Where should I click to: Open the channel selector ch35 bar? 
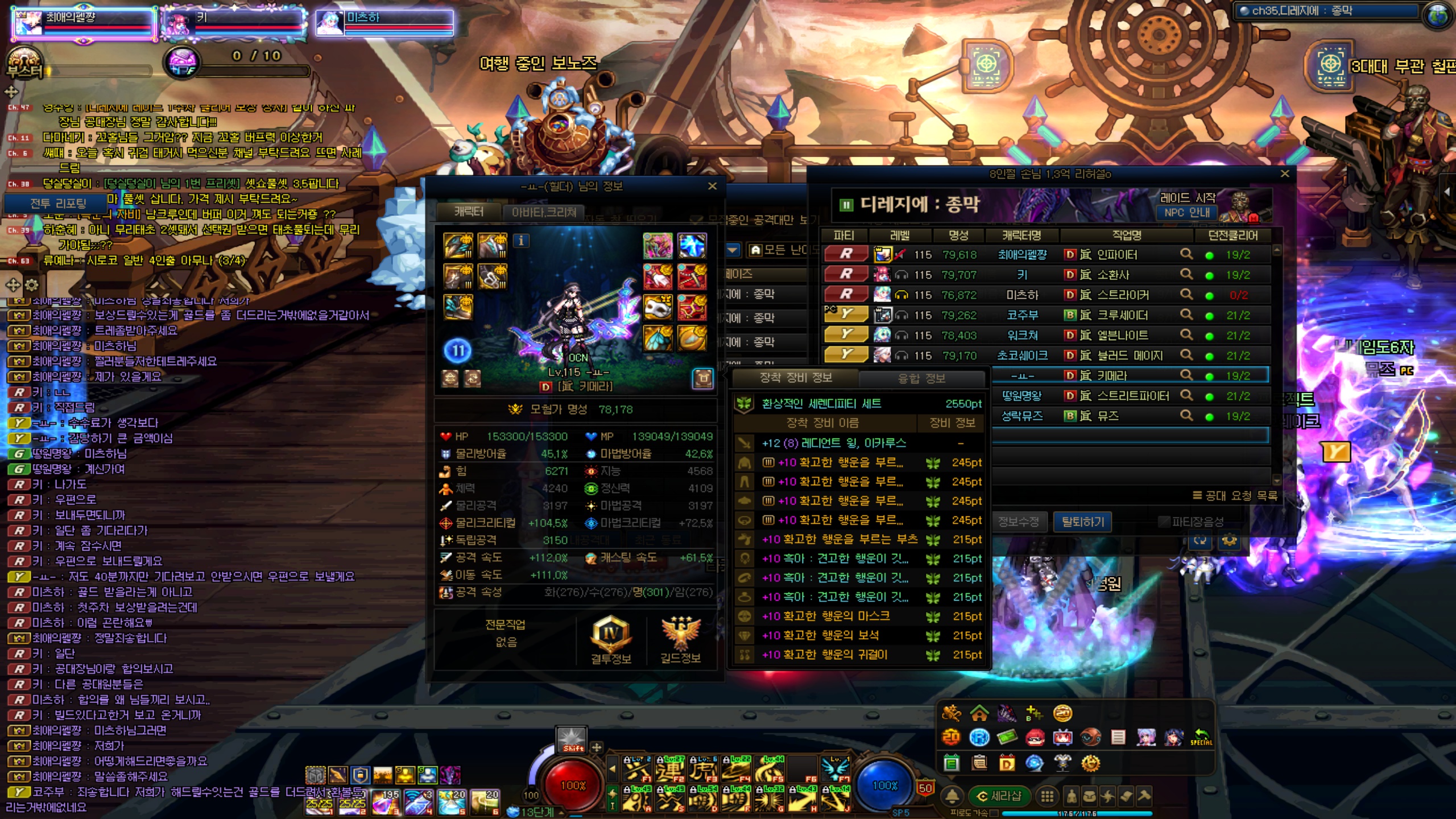[1325, 11]
